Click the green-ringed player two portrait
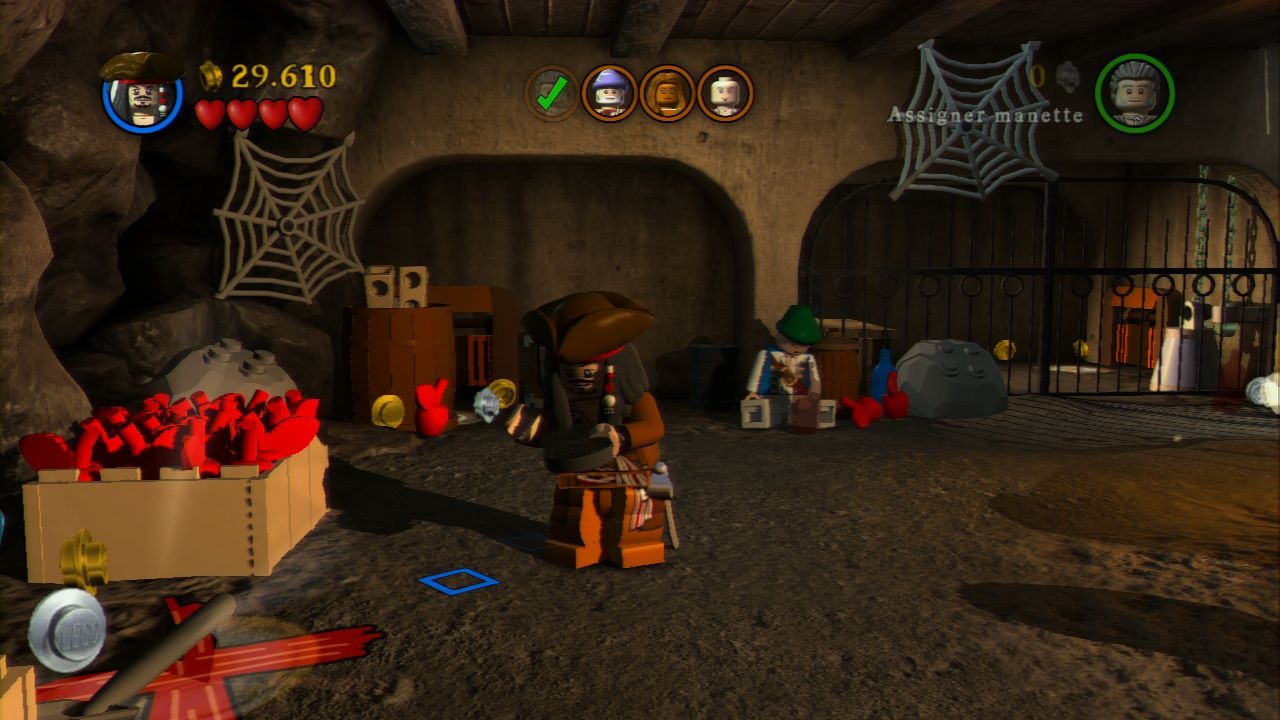 (x=1134, y=93)
